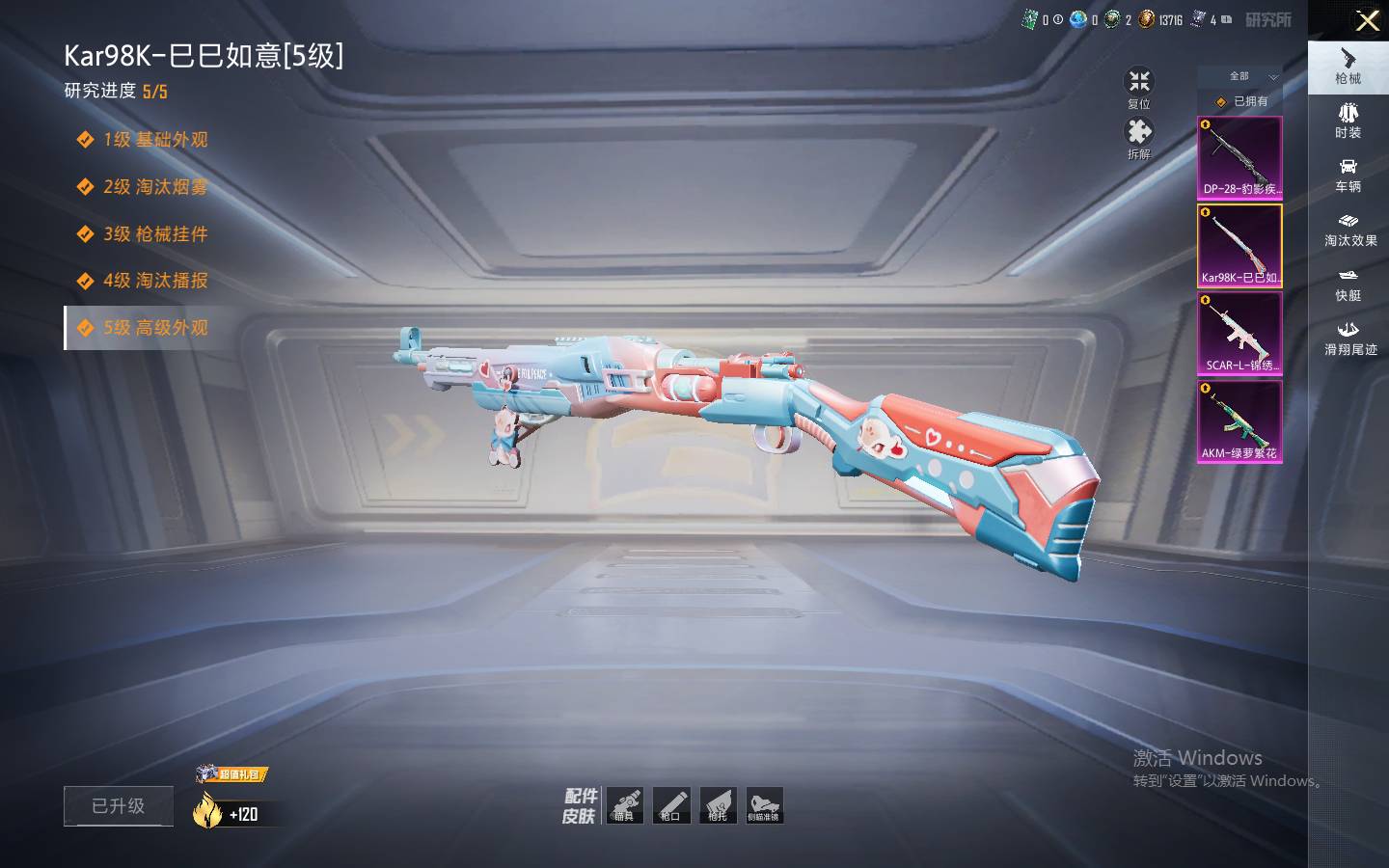
Task: Close the weapon research screen
Action: tap(1367, 20)
